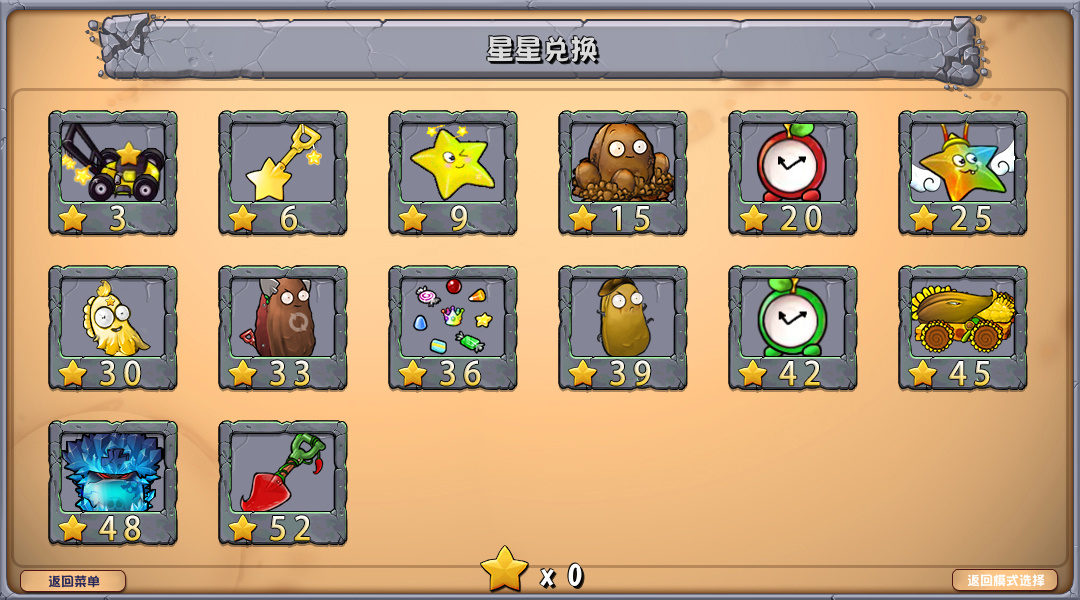Choose the red alarm clock reward

click(793, 172)
